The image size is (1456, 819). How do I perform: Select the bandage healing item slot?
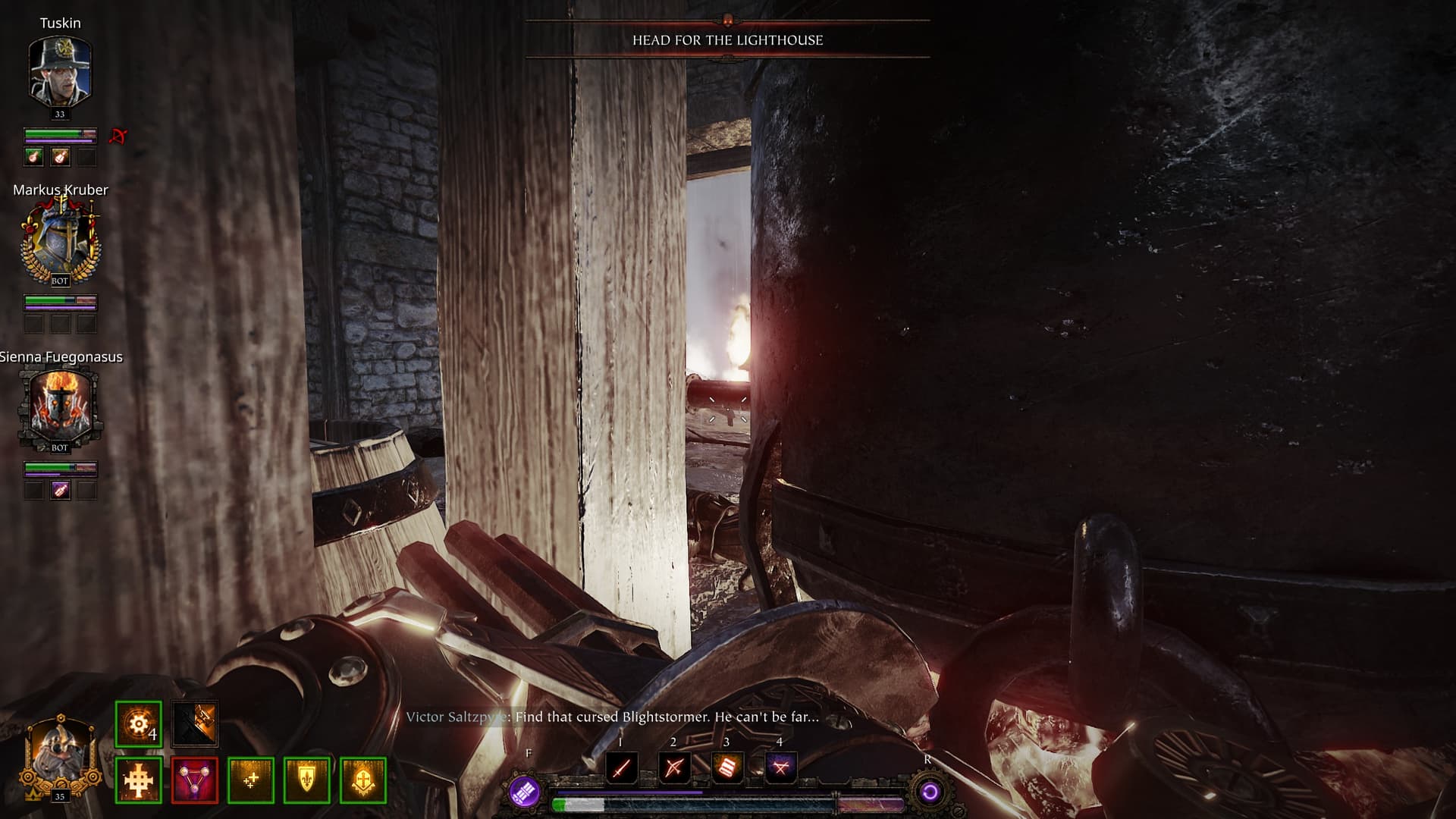[x=726, y=767]
